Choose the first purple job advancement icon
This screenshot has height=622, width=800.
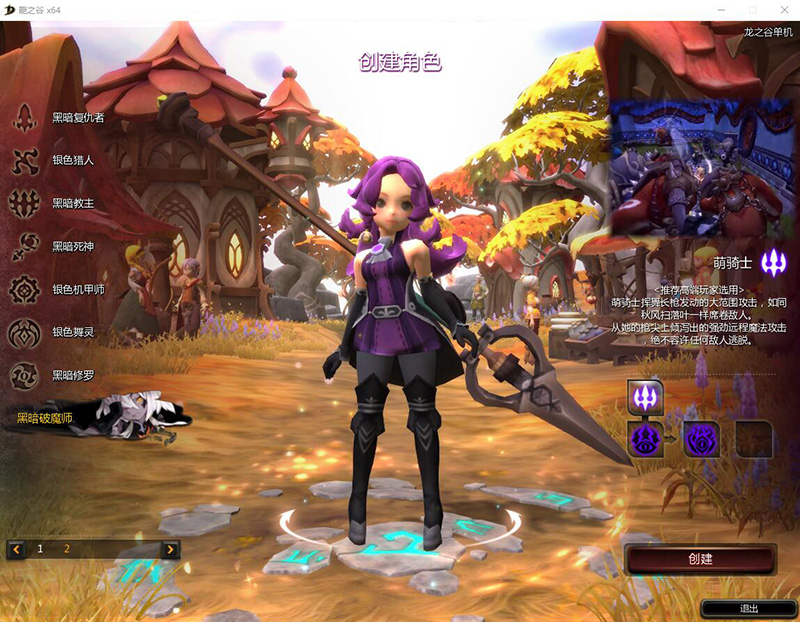pos(645,438)
